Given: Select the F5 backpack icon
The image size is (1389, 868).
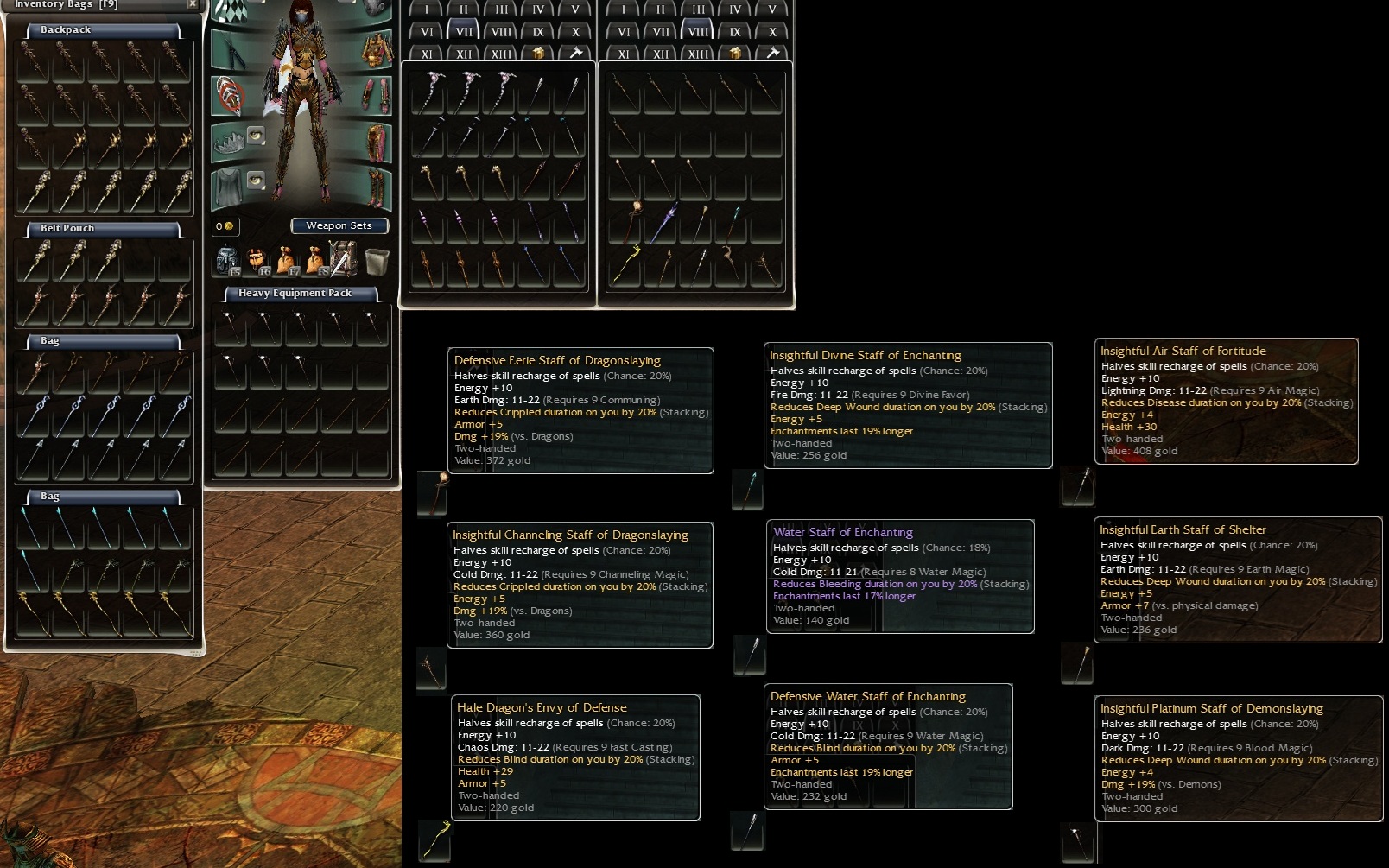Looking at the screenshot, I should pyautogui.click(x=226, y=260).
